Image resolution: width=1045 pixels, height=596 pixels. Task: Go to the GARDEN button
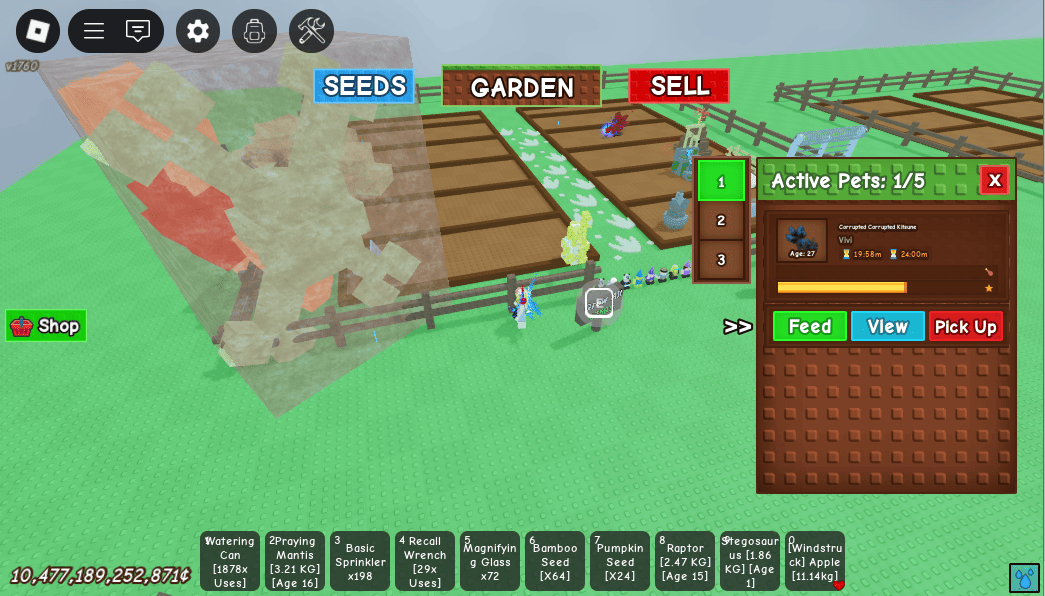521,87
